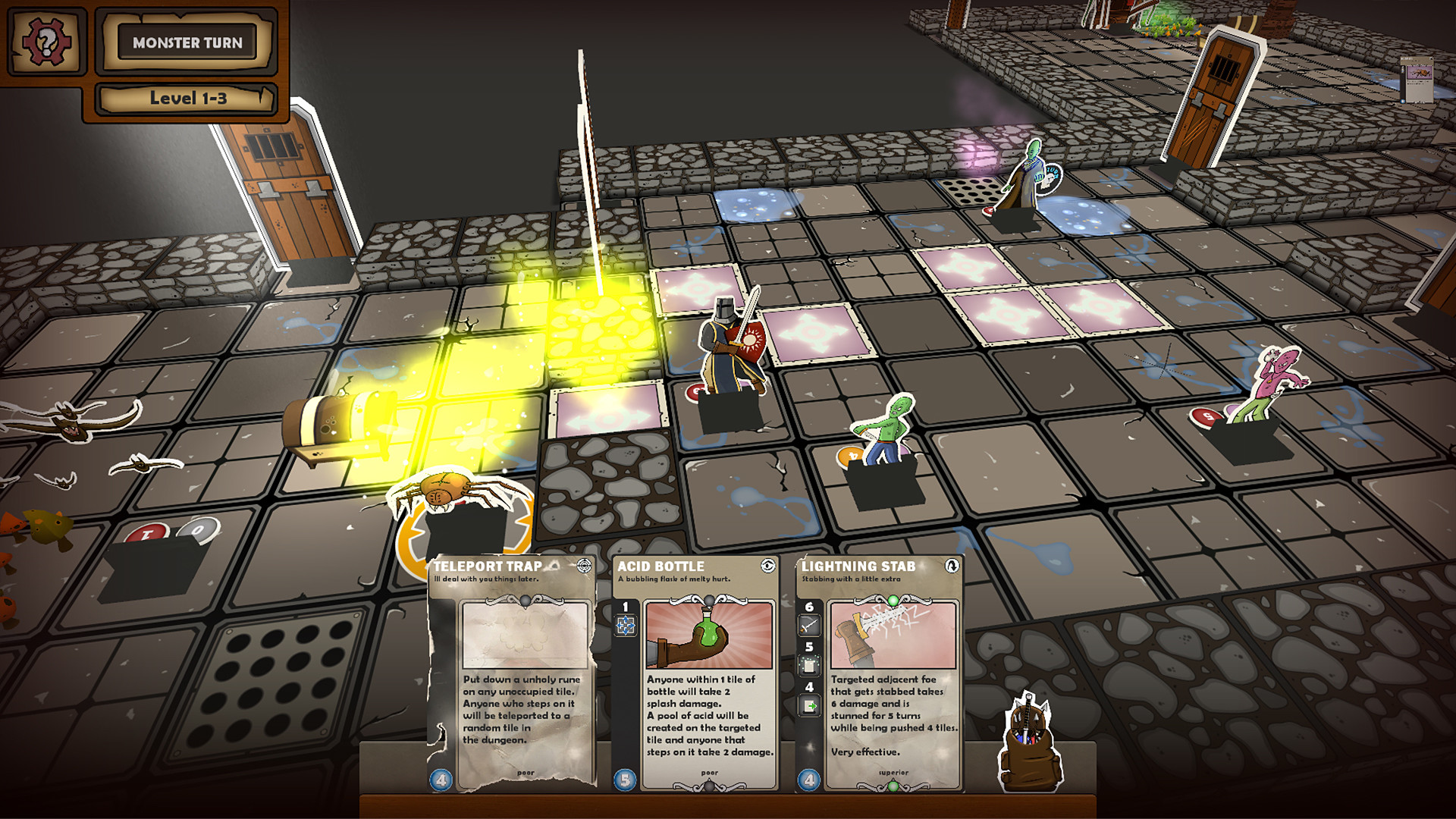Click the orange health token by the green zombie
Screen dimensions: 1456x819
[849, 455]
